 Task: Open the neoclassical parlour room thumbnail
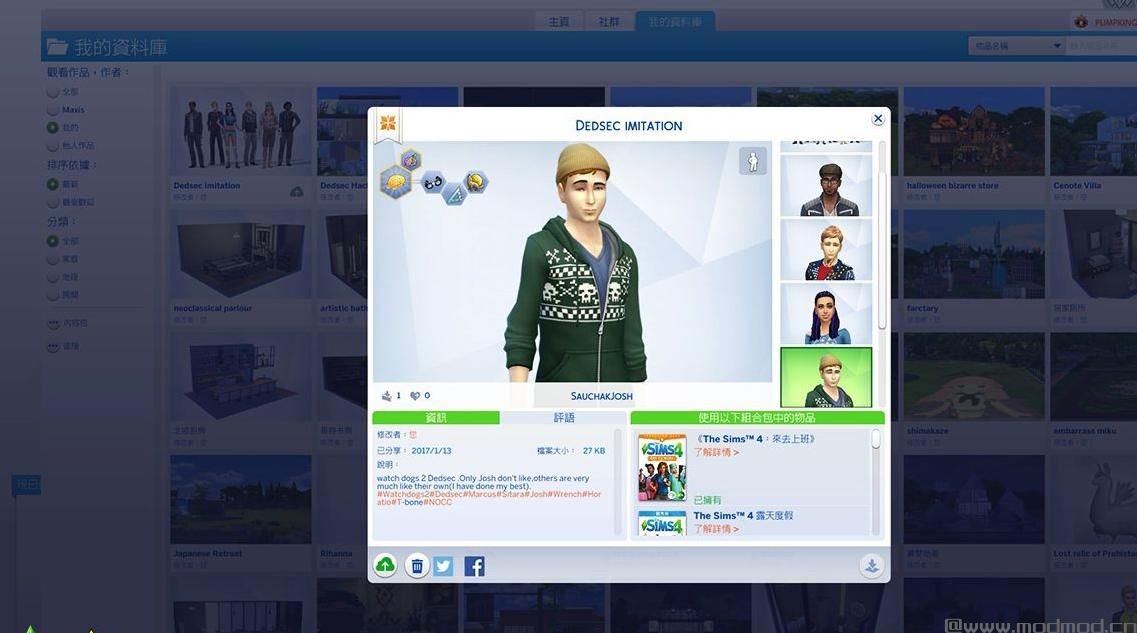(240, 255)
